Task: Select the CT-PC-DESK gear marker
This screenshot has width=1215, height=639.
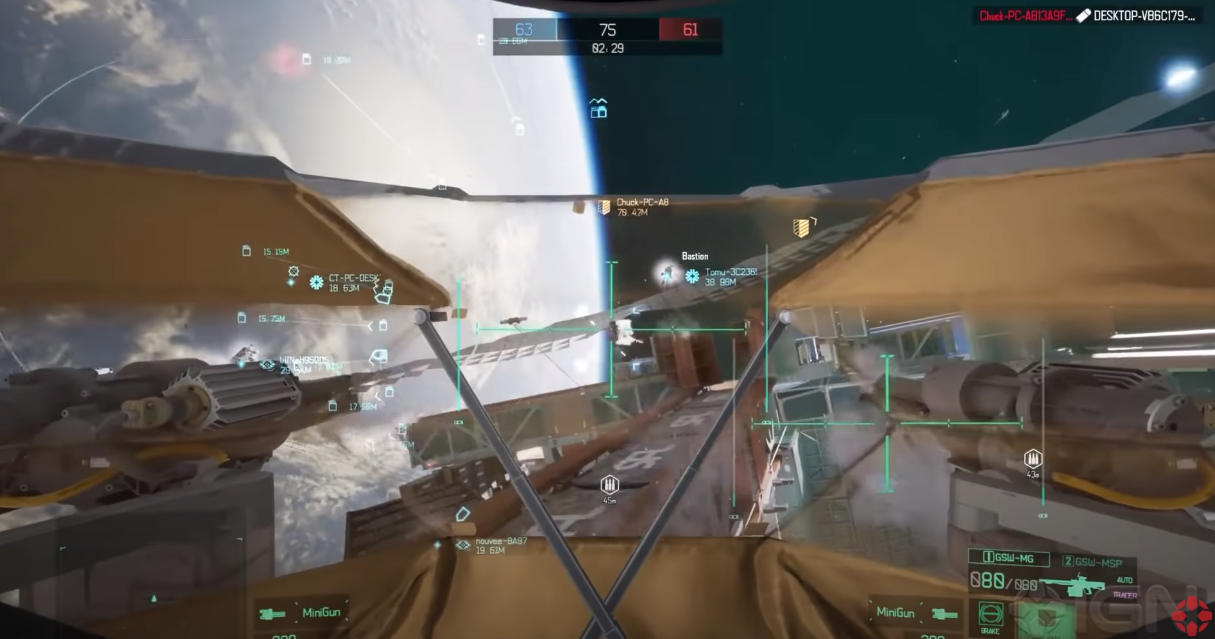Action: (x=317, y=283)
